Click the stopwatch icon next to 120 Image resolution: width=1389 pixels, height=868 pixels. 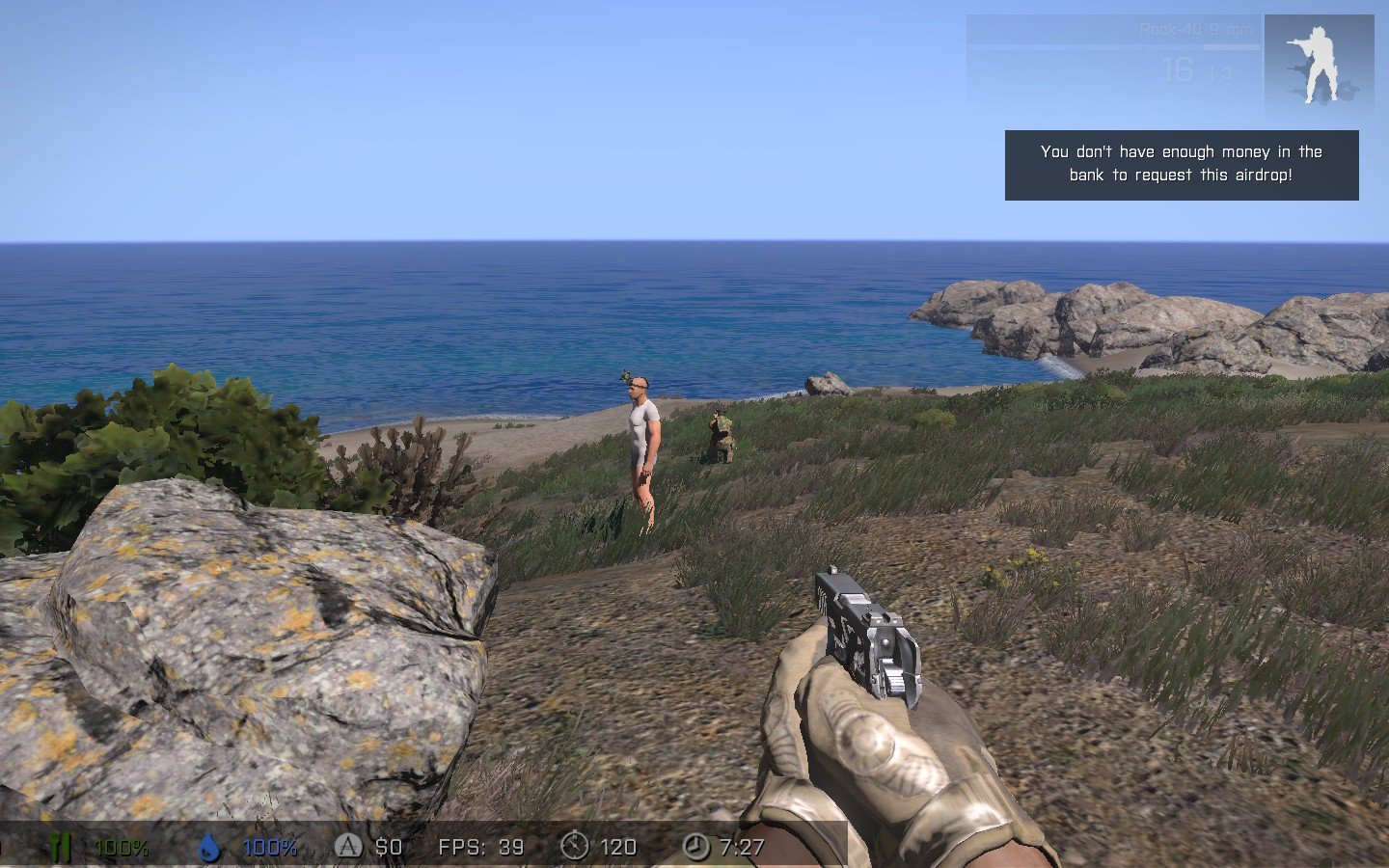coord(574,846)
